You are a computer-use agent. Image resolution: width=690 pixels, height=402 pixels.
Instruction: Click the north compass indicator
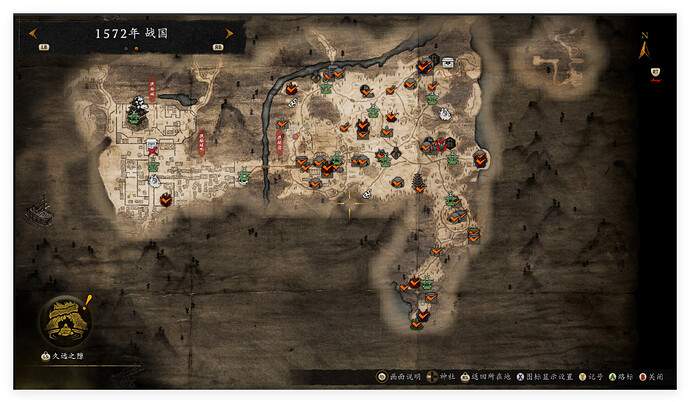coord(644,45)
